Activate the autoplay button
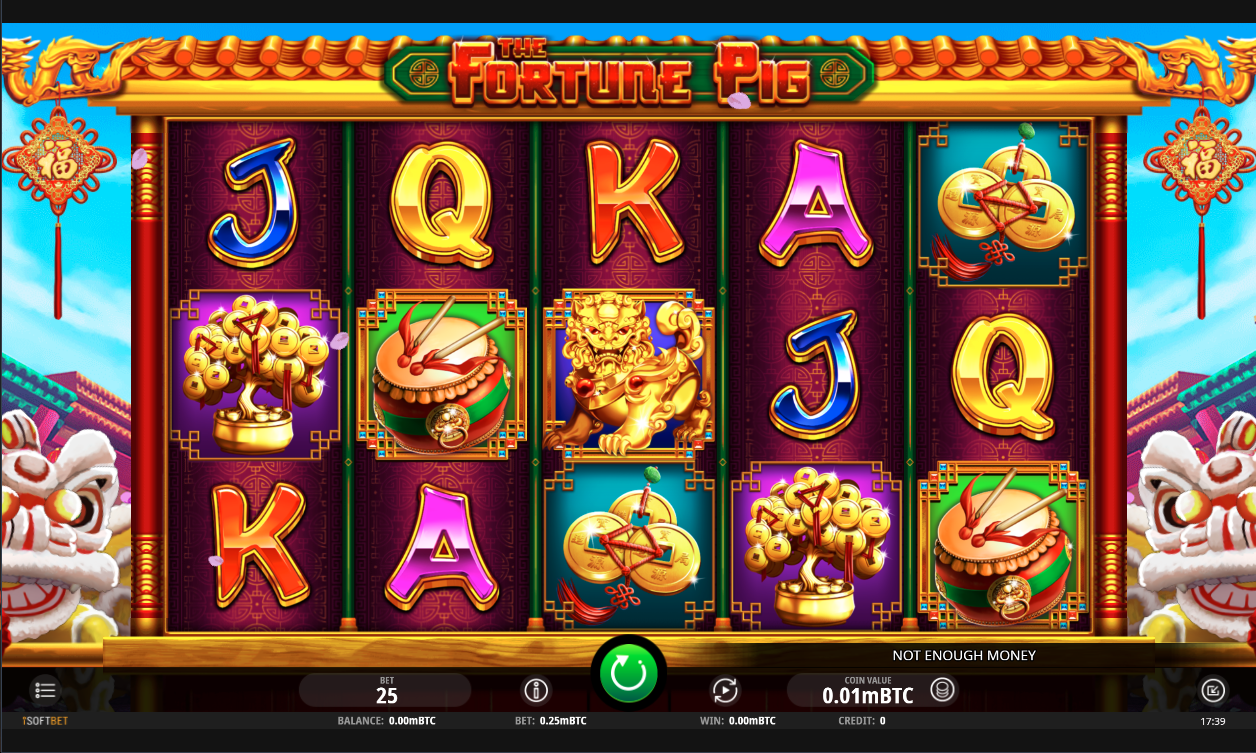 pos(724,690)
